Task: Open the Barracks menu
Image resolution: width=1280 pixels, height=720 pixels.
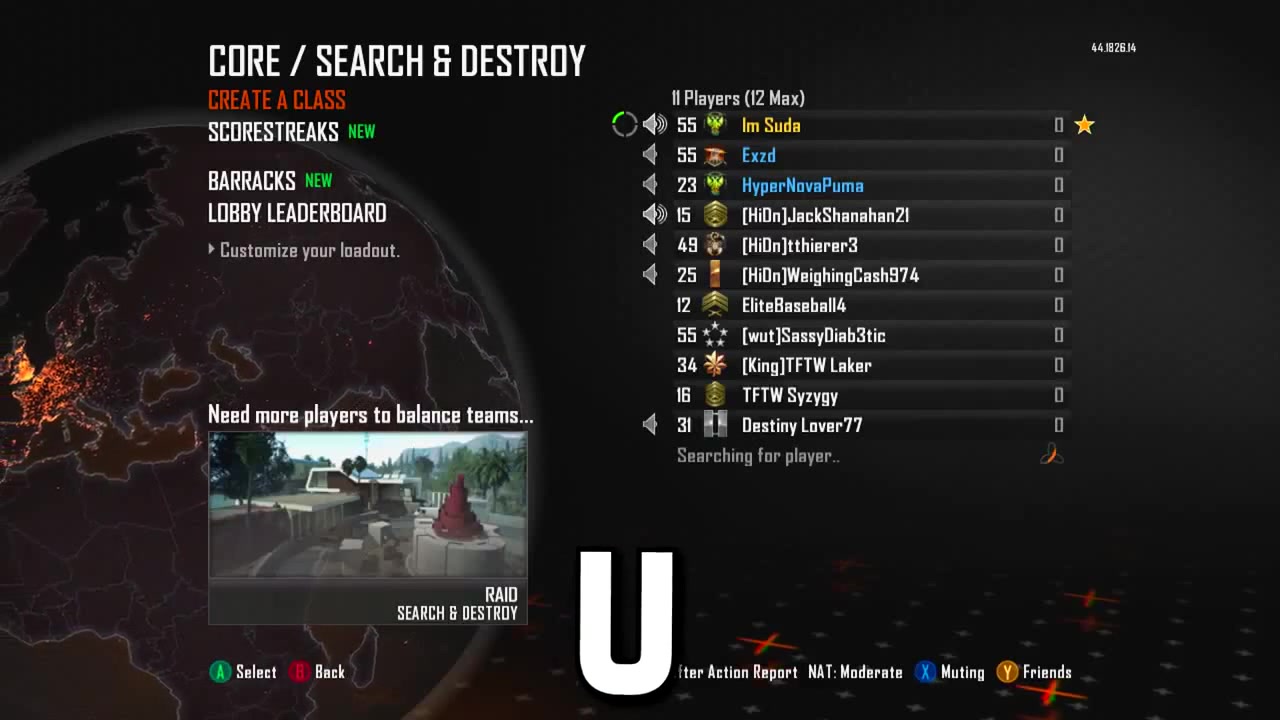Action: [x=252, y=181]
